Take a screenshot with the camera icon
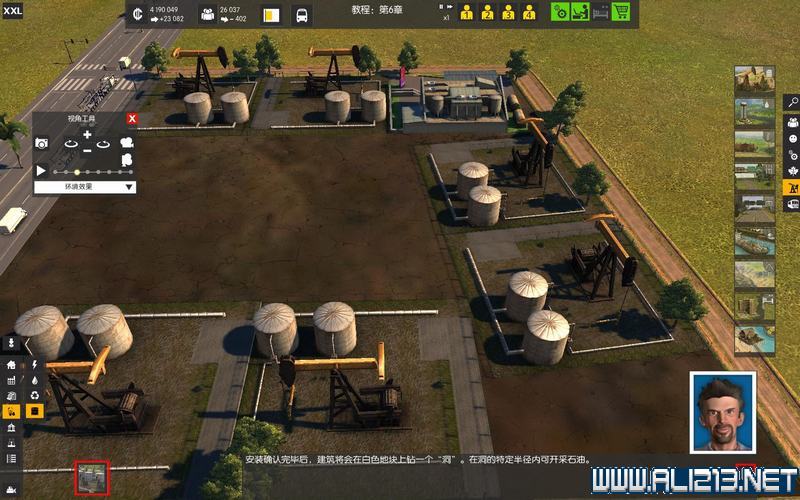Screen dimensions: 800x500 coord(42,144)
